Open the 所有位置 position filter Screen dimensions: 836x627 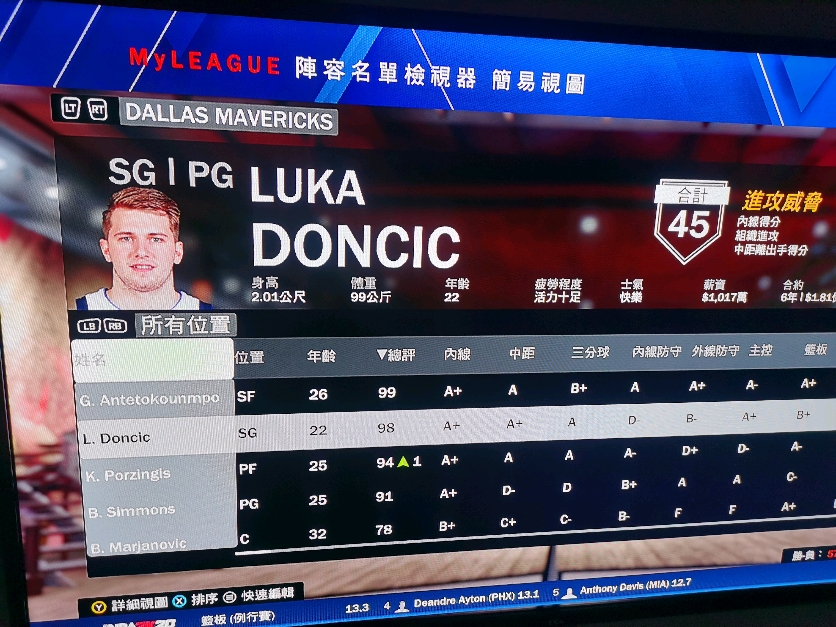coord(185,325)
